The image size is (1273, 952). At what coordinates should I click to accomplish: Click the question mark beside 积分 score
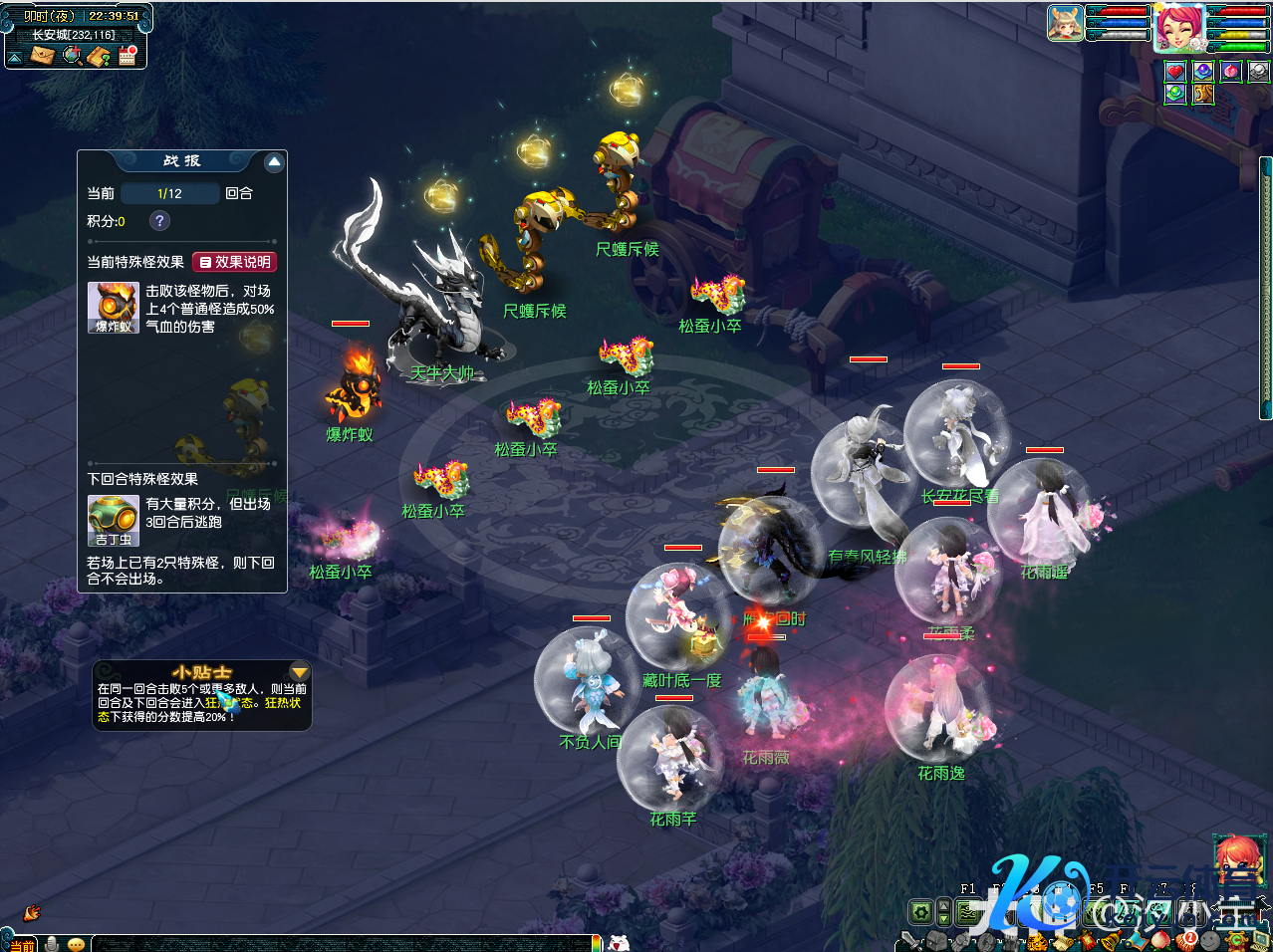(159, 221)
